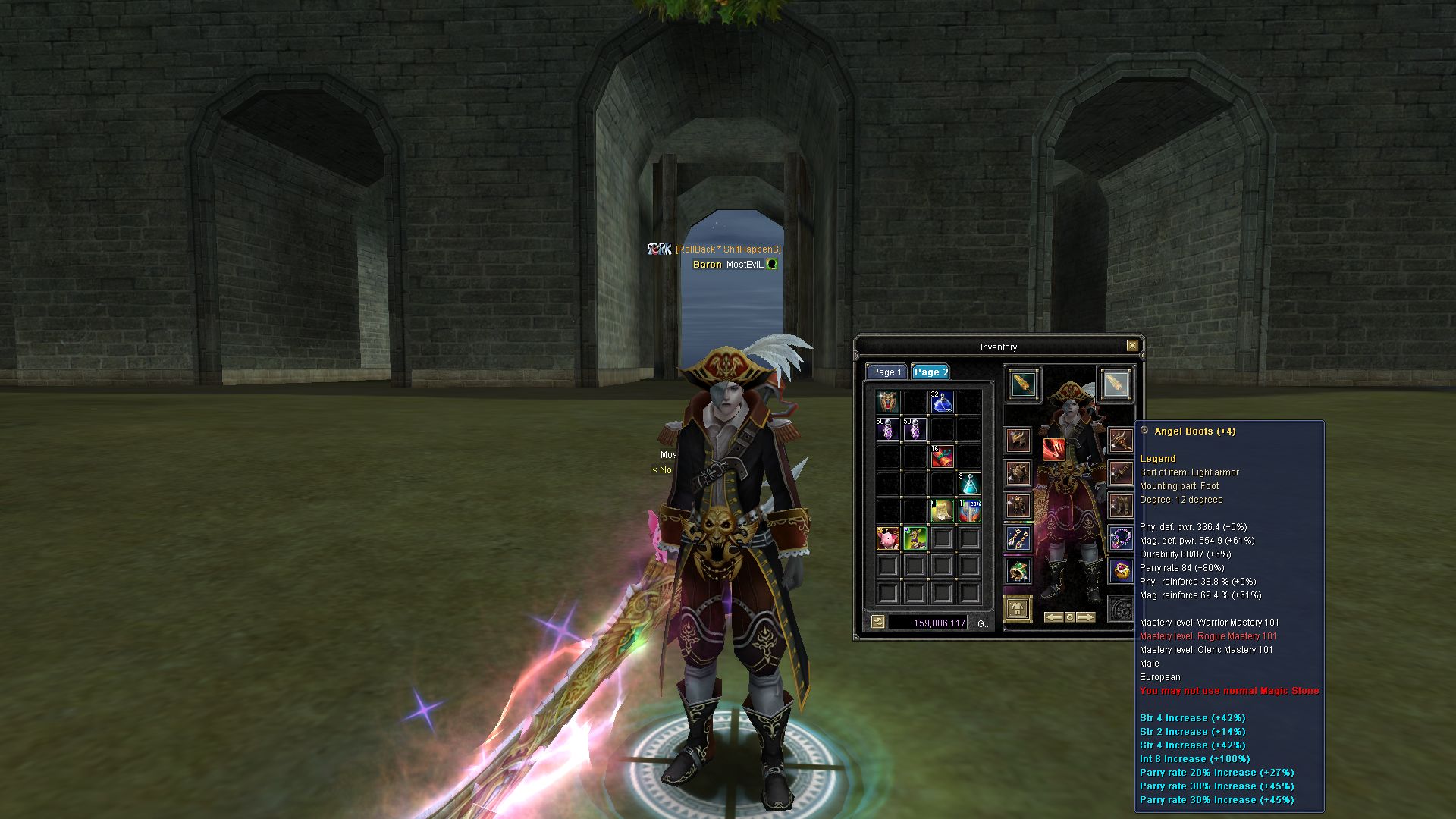The width and height of the screenshot is (1456, 819).
Task: Select the equipped golden sword weapon slot
Action: click(x=1023, y=384)
